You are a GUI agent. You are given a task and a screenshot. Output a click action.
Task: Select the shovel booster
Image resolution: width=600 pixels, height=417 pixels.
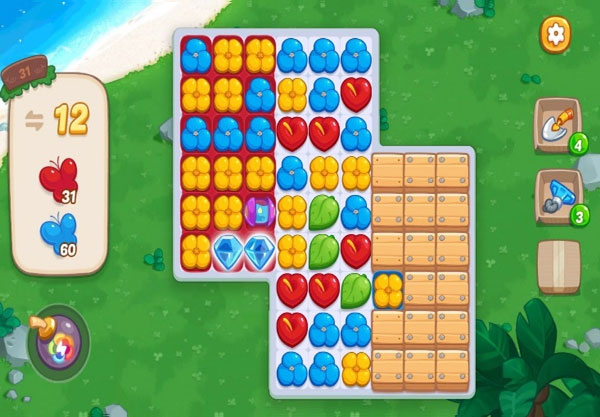tap(555, 124)
